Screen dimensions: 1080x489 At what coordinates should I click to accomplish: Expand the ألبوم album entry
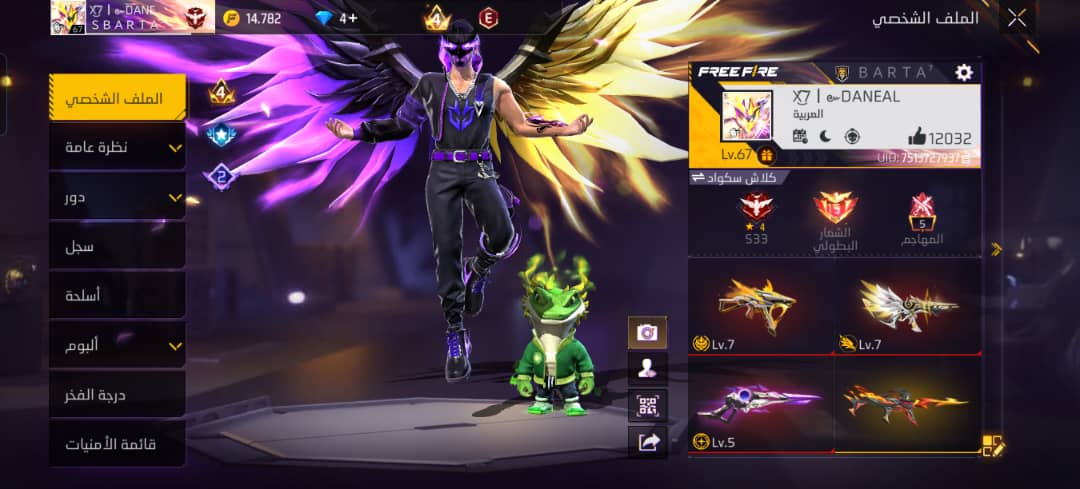click(x=118, y=345)
